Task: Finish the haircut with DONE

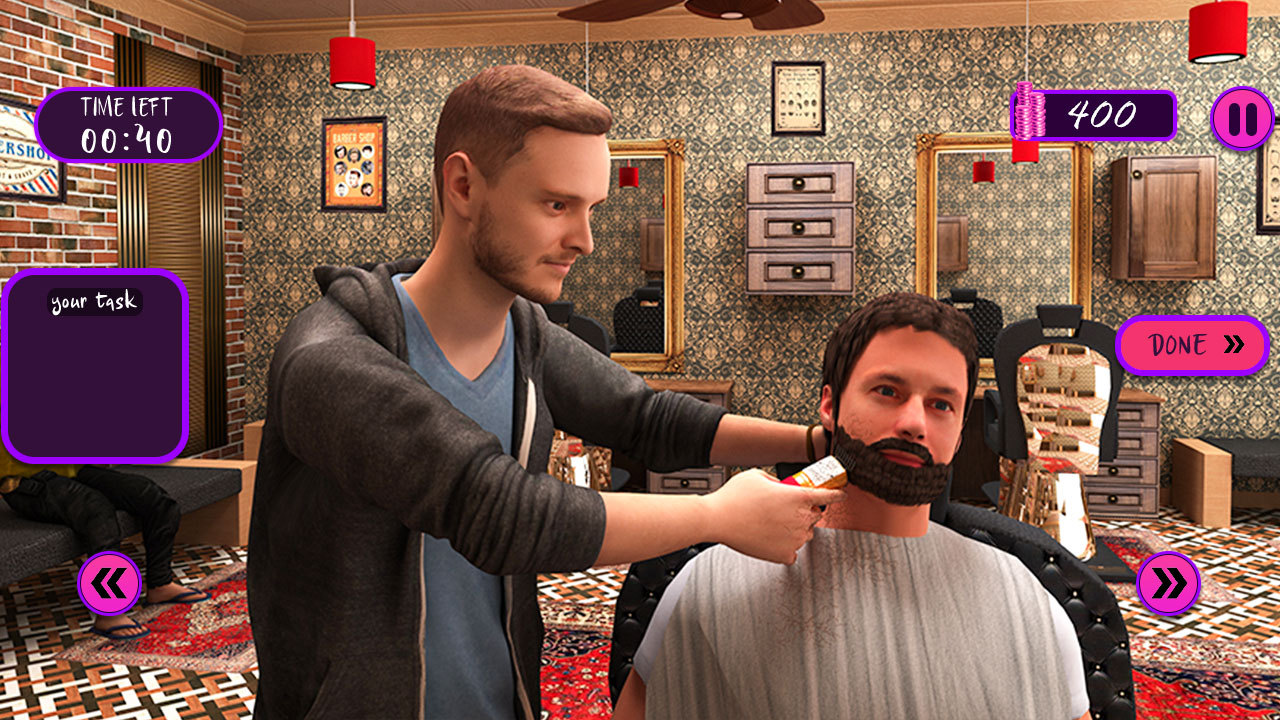Action: pos(1192,346)
